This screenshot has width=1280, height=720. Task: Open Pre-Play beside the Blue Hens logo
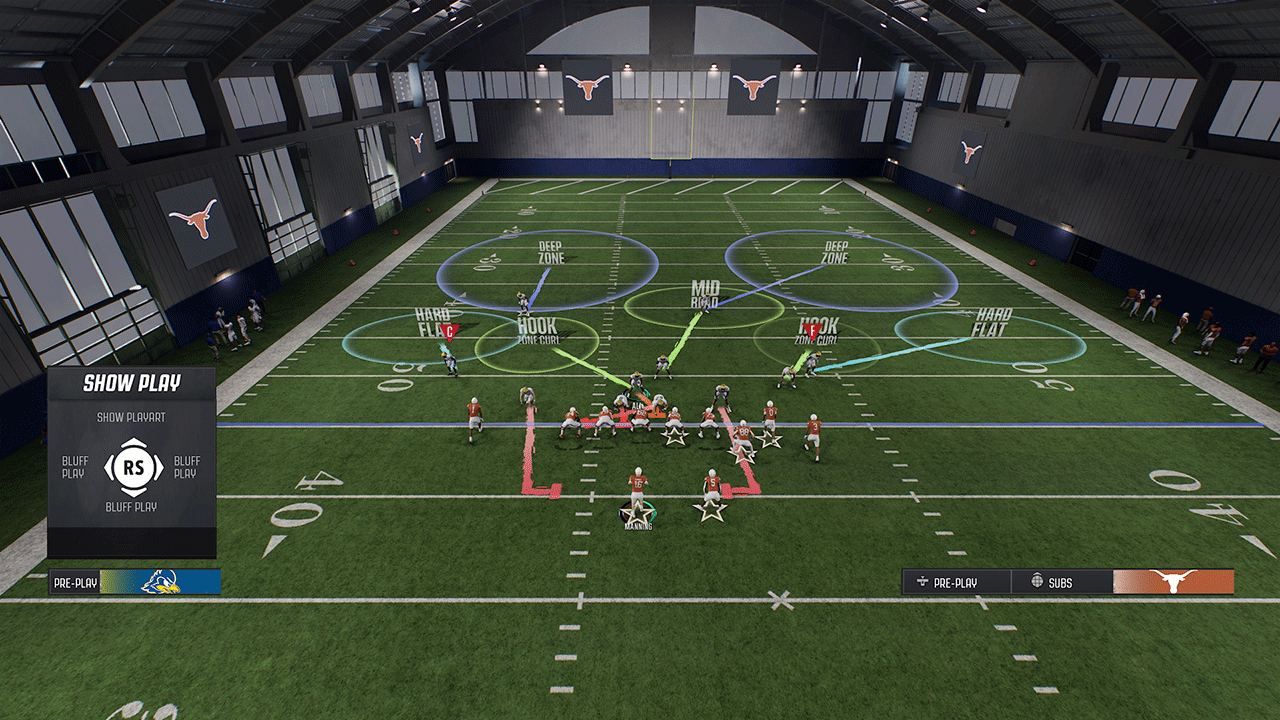pyautogui.click(x=76, y=582)
